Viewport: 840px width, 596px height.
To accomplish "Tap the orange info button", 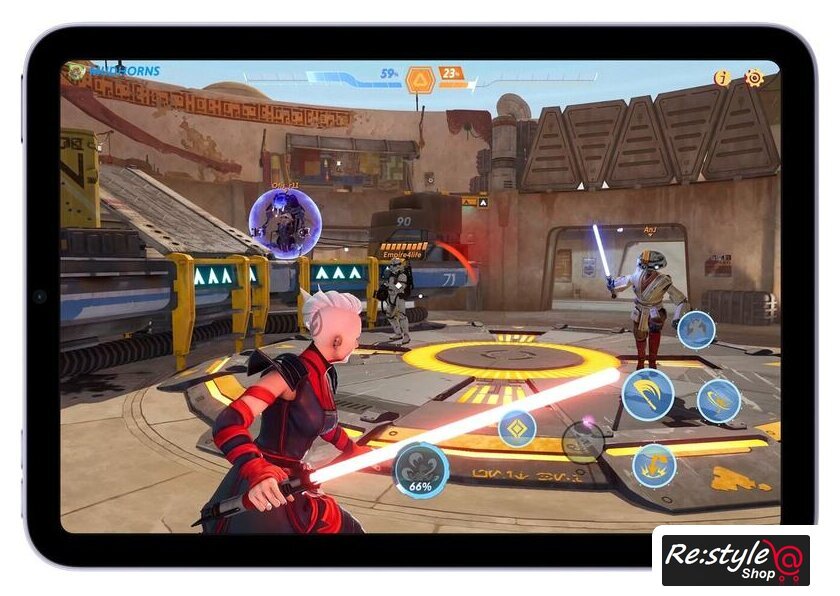I will click(722, 78).
